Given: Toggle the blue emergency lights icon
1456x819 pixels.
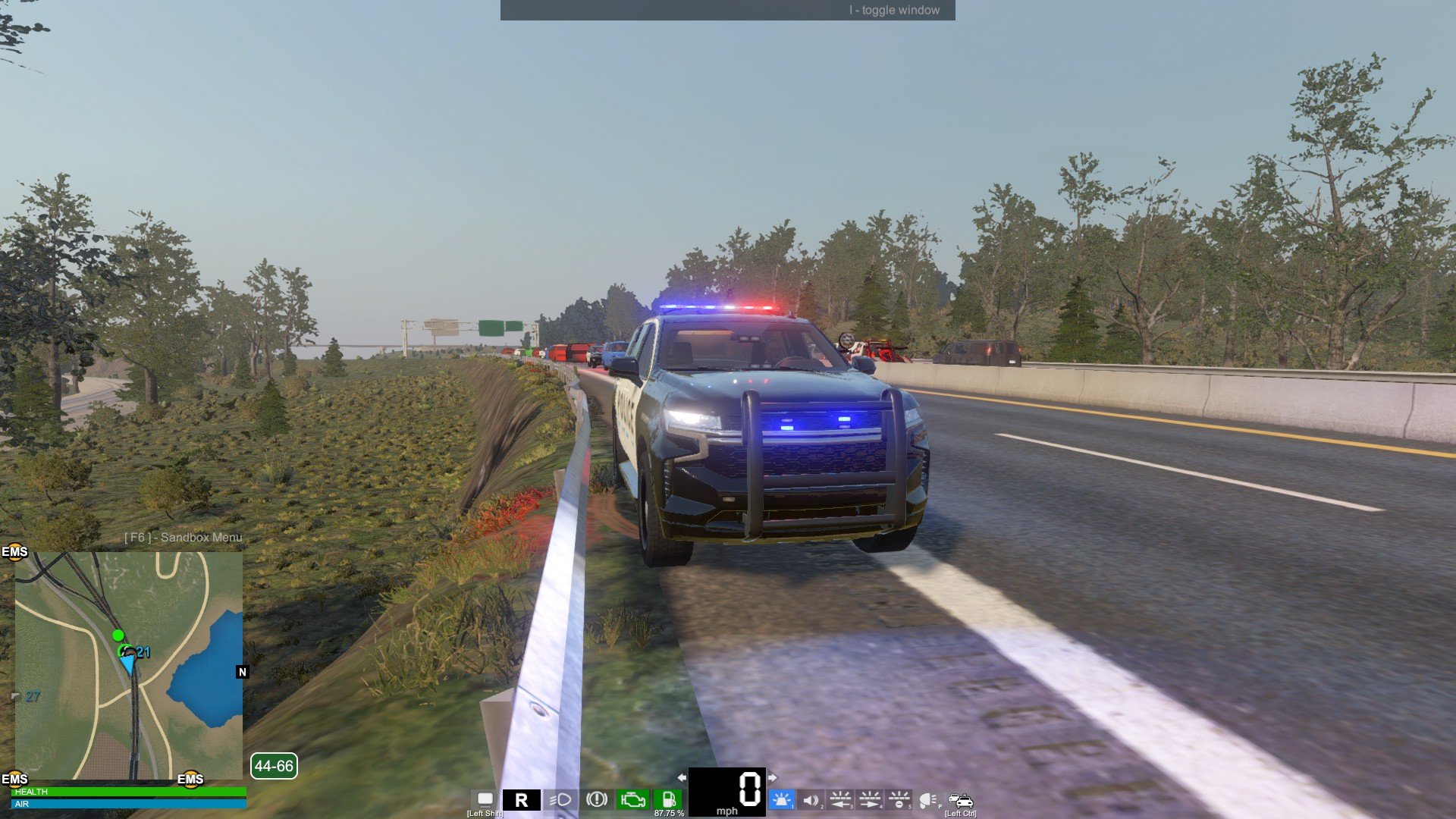Looking at the screenshot, I should click(781, 799).
